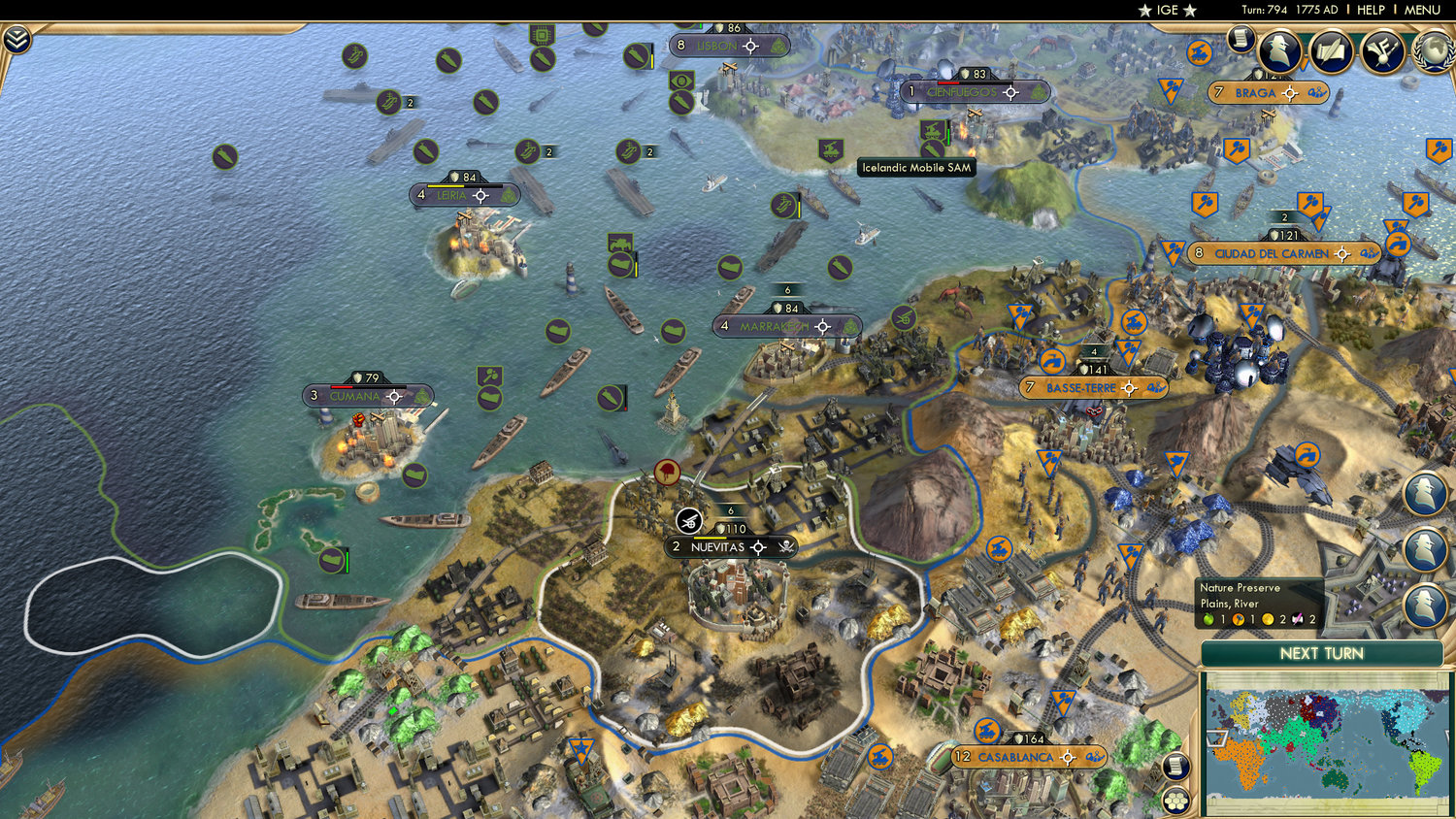Open HELP from the top bar
This screenshot has height=819, width=1456.
(x=1373, y=10)
